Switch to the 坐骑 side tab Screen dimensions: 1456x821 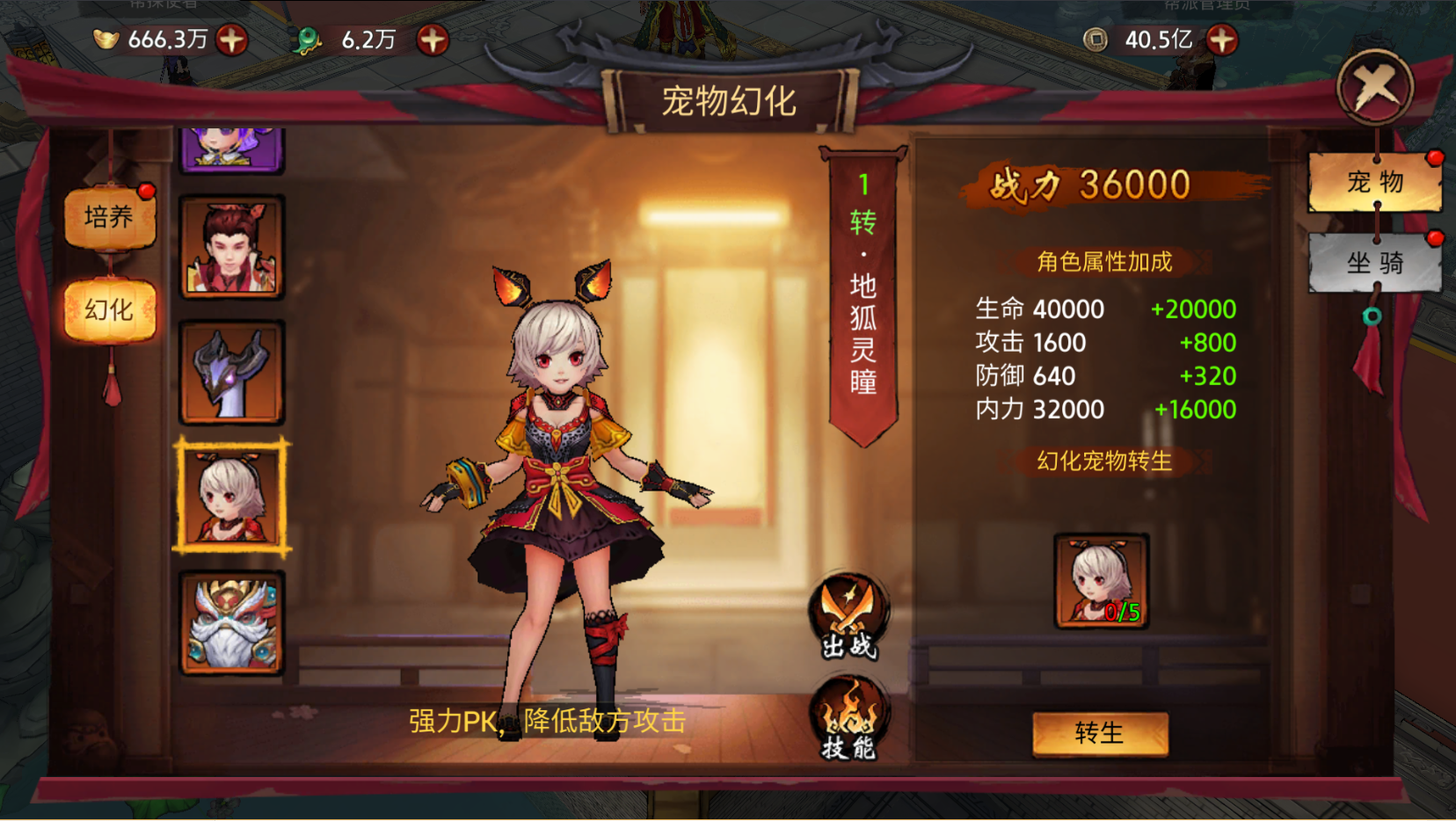(1375, 262)
